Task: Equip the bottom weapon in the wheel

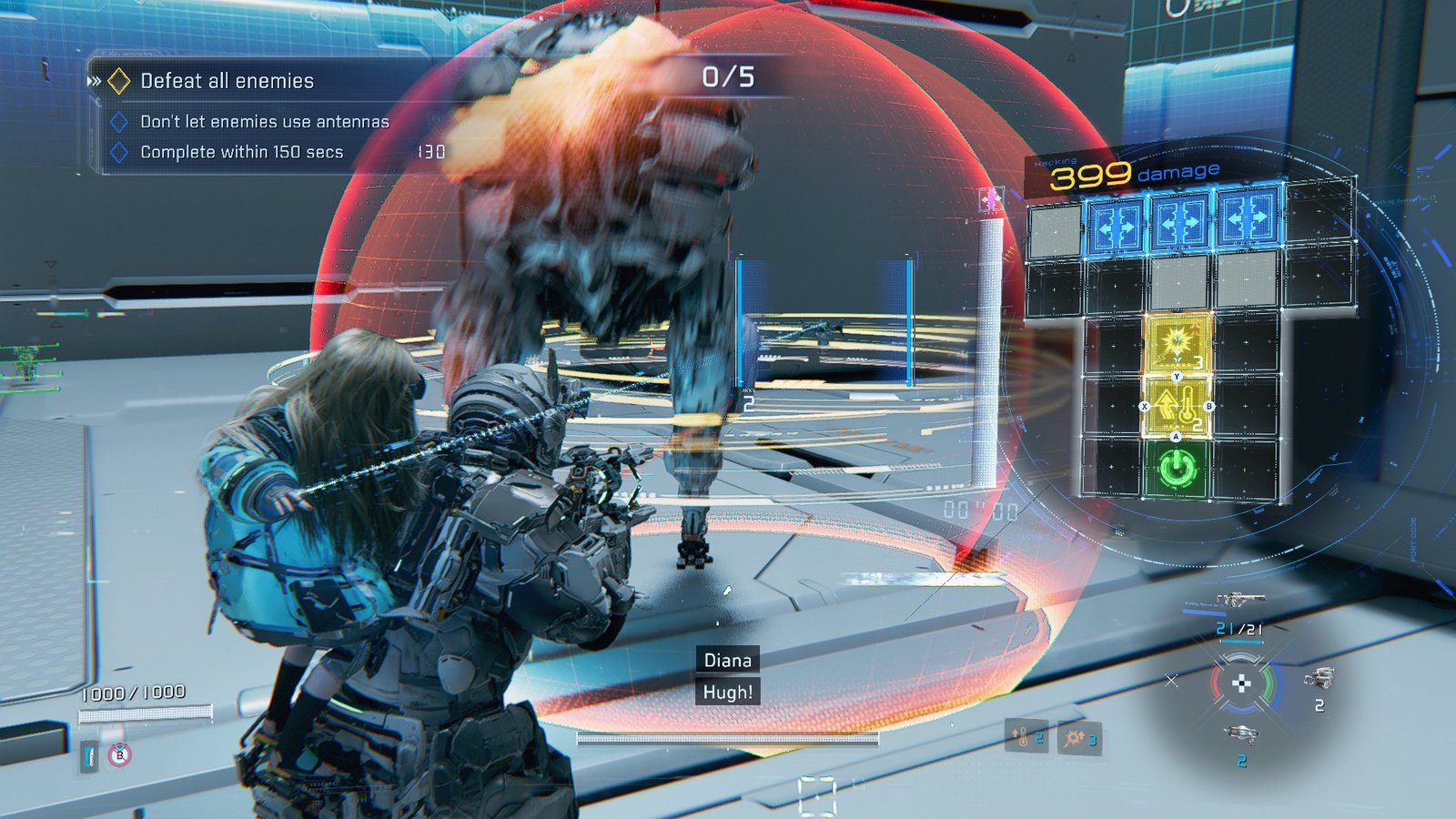Action: [x=1239, y=733]
